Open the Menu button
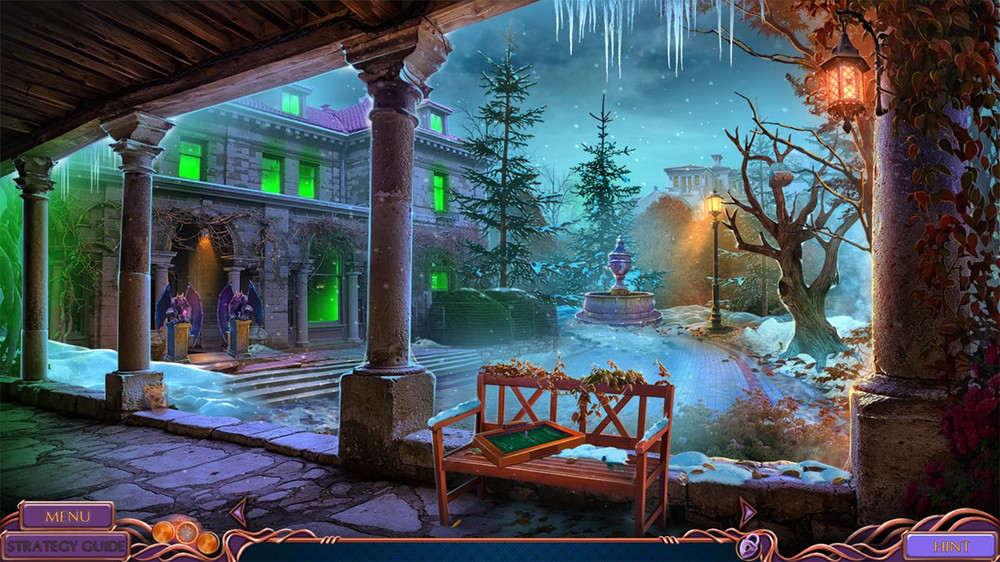Screen dimensions: 1000x562 (x=67, y=516)
